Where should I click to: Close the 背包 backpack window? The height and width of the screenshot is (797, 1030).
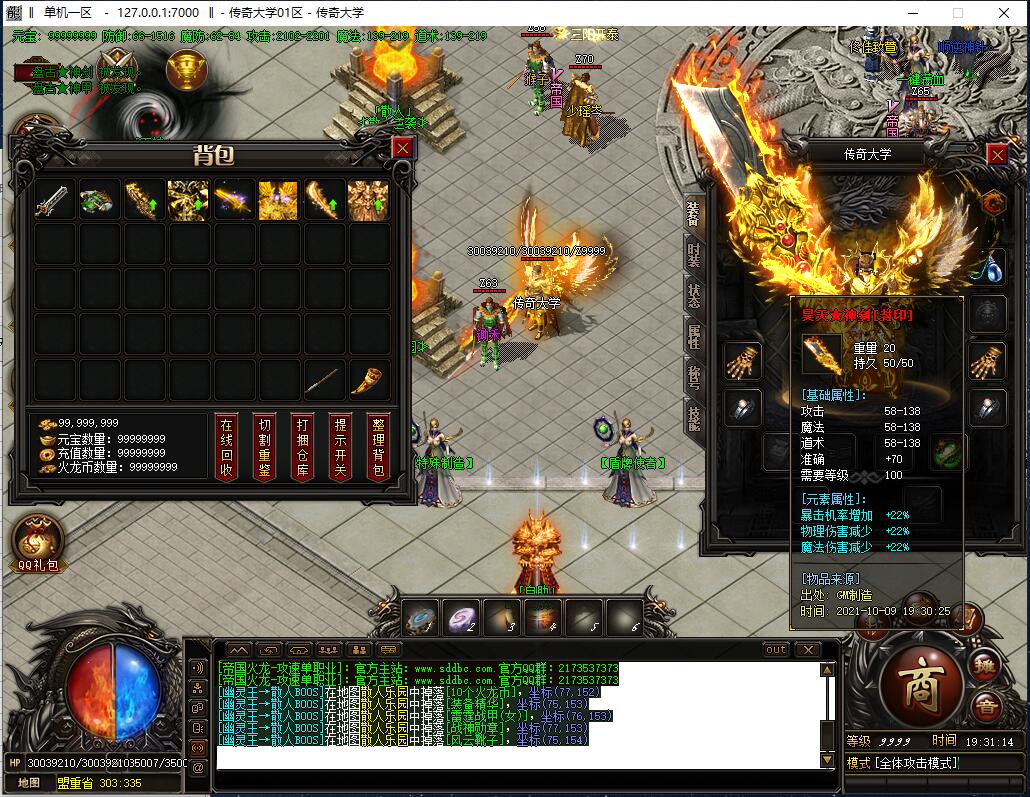coord(402,148)
